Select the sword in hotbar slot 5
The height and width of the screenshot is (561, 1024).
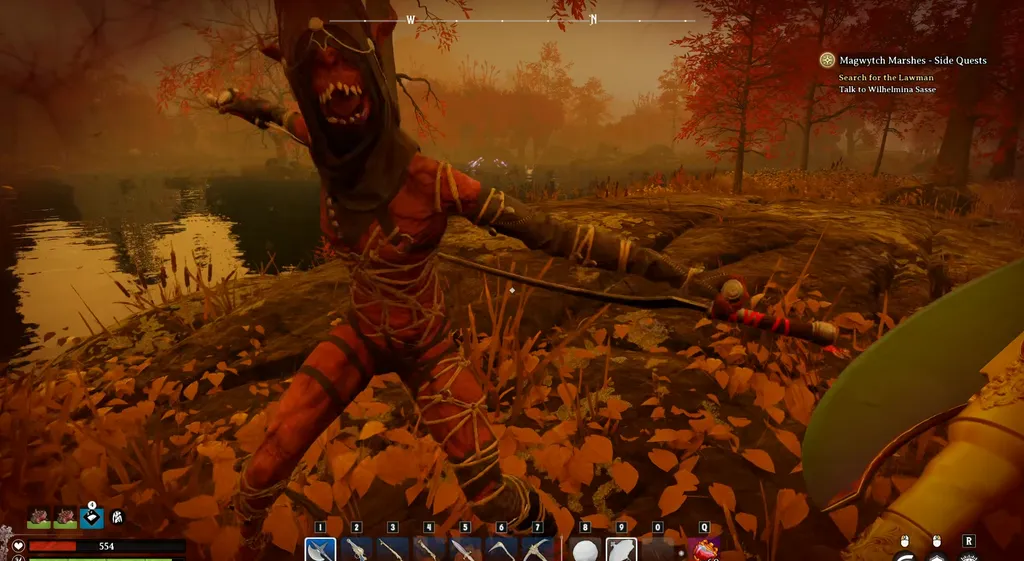click(x=465, y=550)
